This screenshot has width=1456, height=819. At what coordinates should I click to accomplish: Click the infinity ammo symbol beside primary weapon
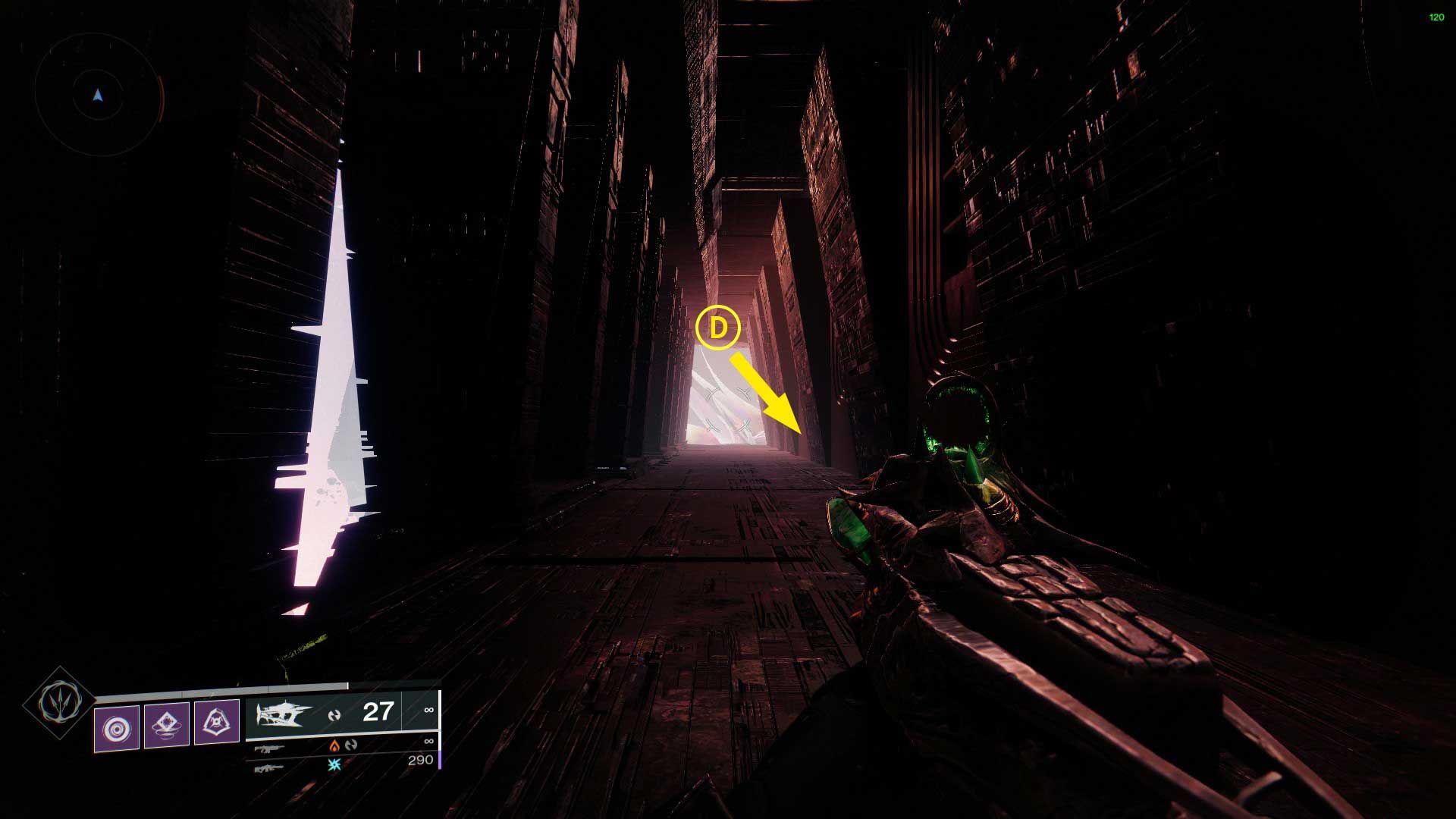(428, 711)
